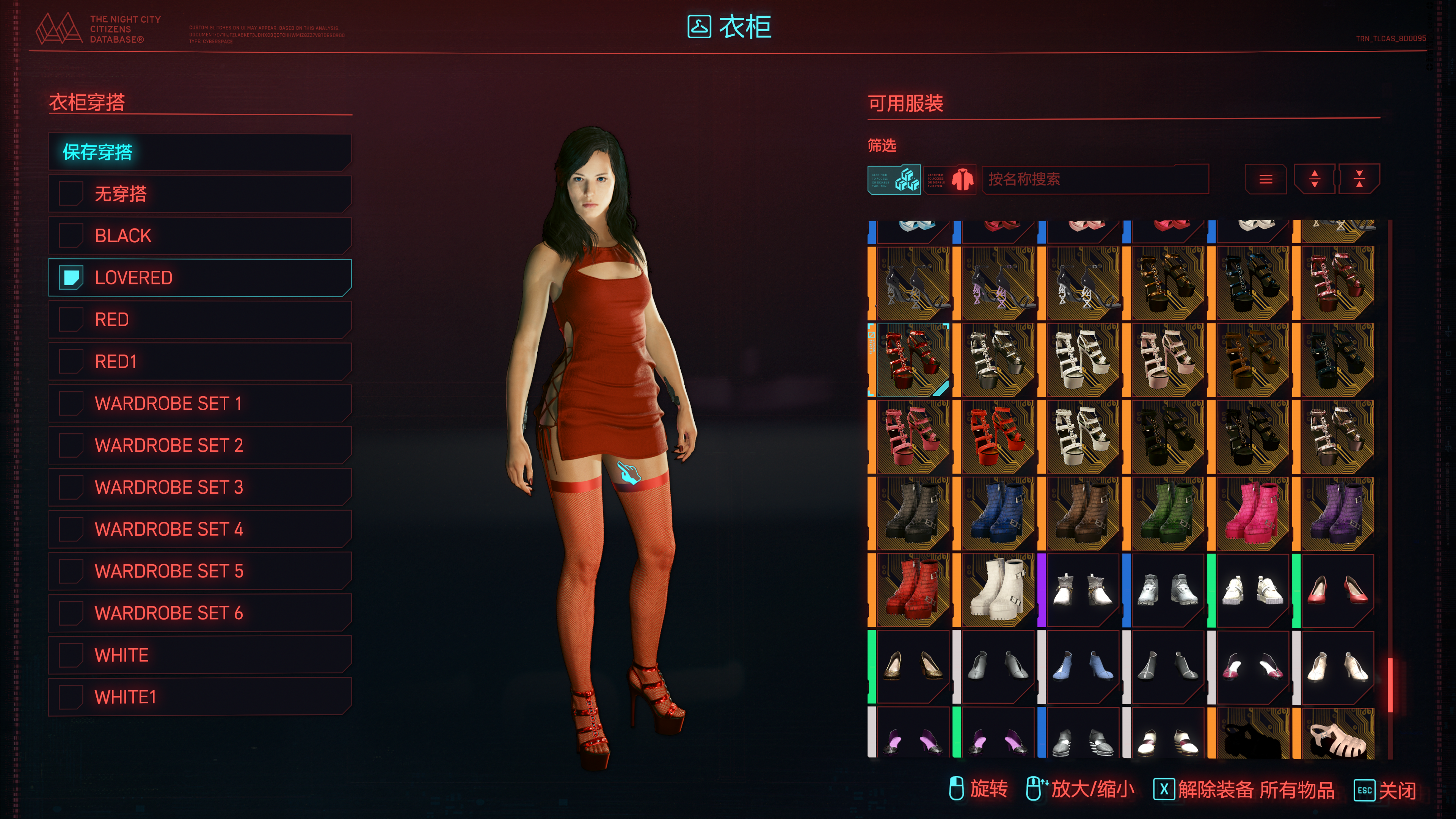Pick the red pump heels item
This screenshot has width=1456, height=819.
tap(1336, 591)
